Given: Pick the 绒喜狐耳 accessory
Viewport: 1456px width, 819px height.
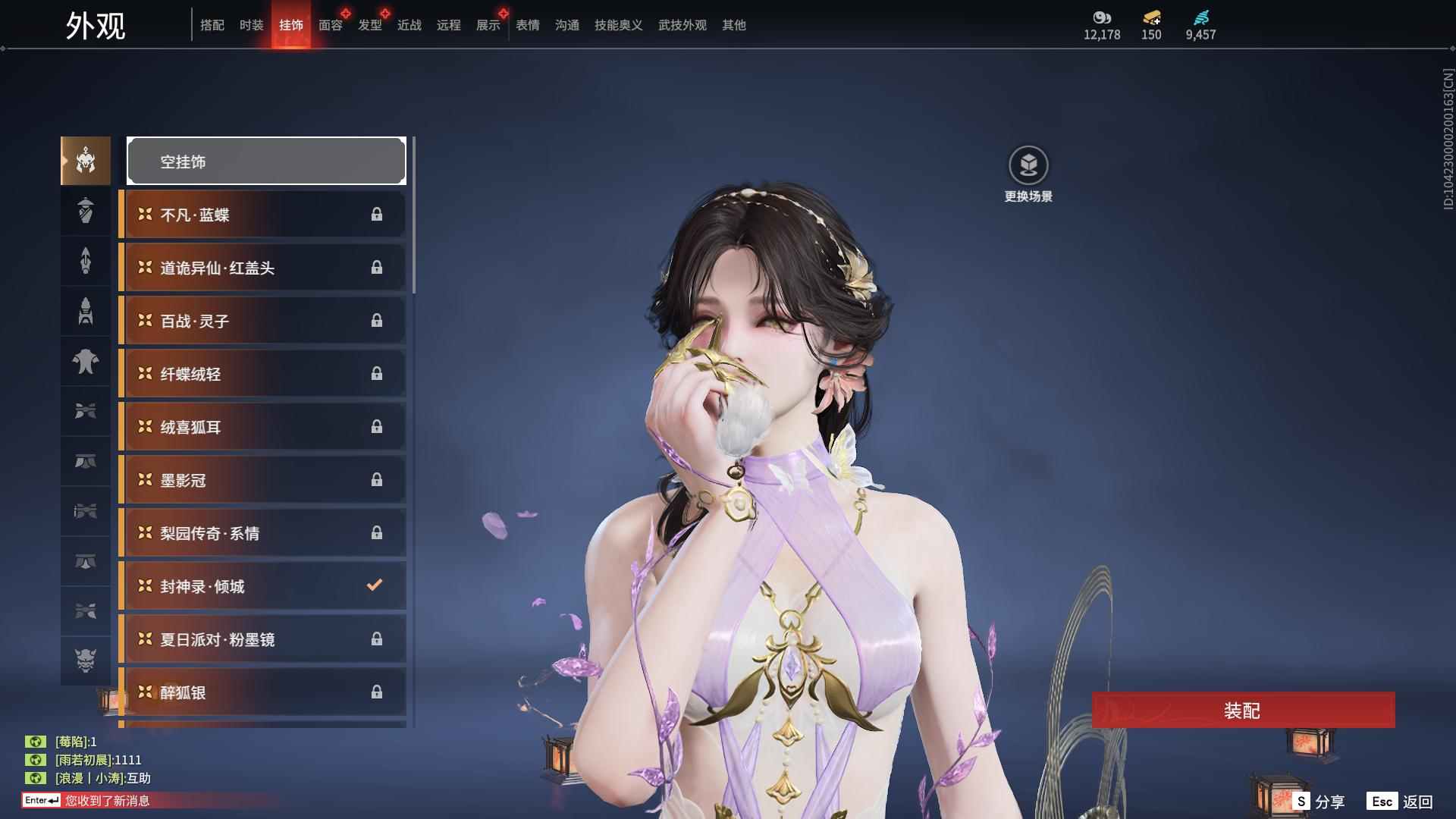Looking at the screenshot, I should tap(263, 427).
